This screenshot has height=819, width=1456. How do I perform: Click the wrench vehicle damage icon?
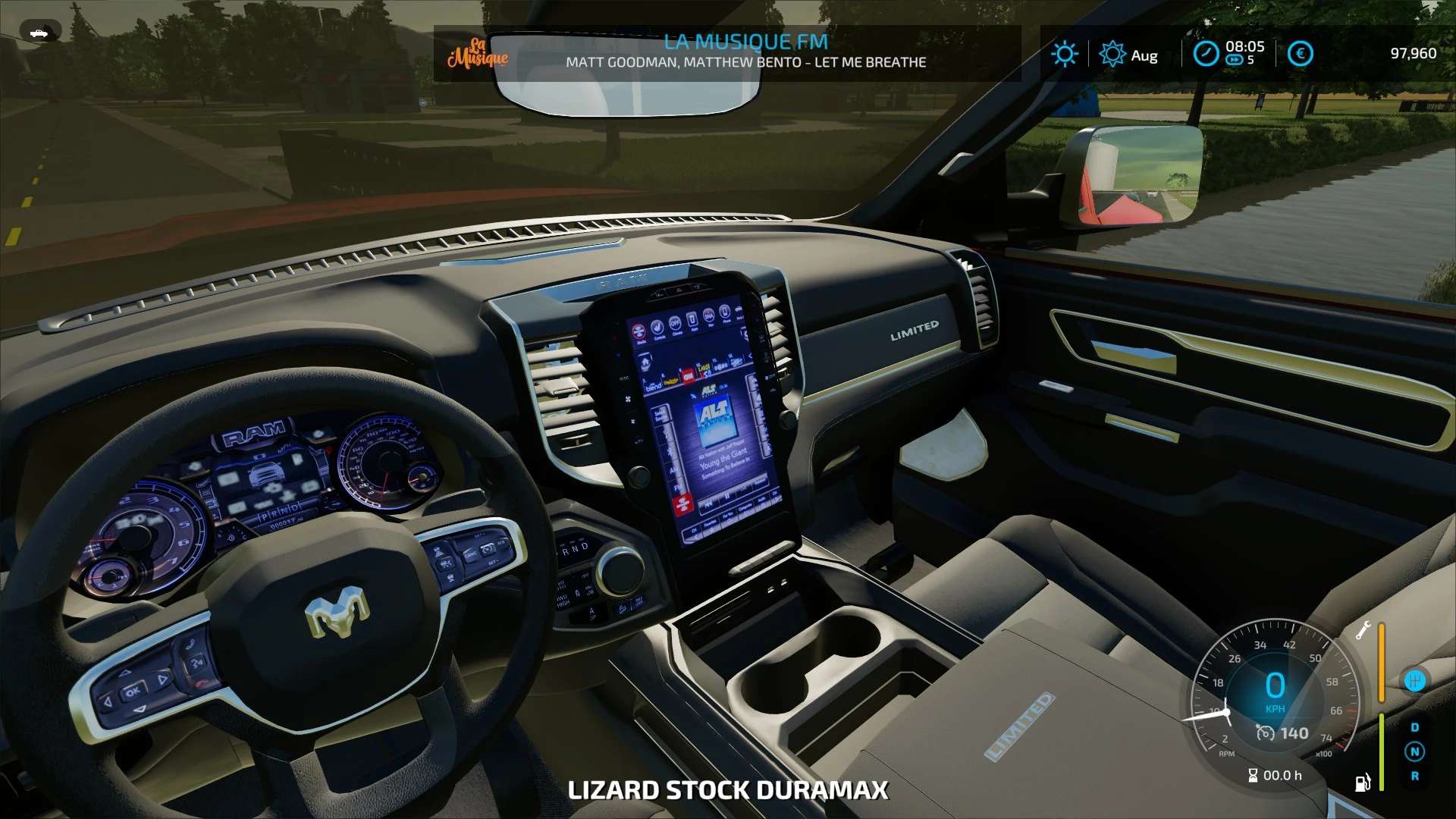tap(1363, 630)
